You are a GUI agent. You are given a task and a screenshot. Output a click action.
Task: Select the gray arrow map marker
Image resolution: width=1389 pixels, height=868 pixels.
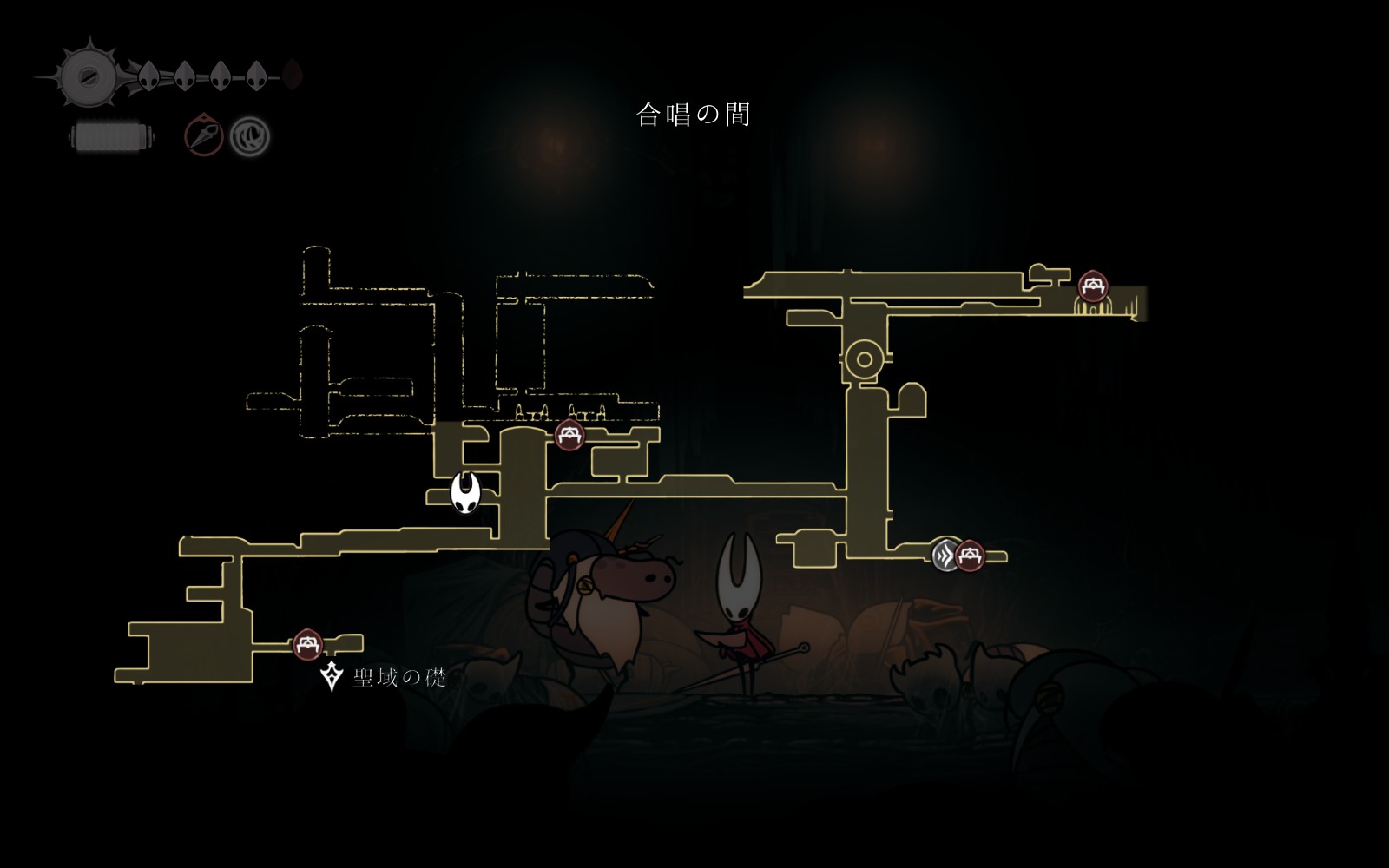coord(945,555)
